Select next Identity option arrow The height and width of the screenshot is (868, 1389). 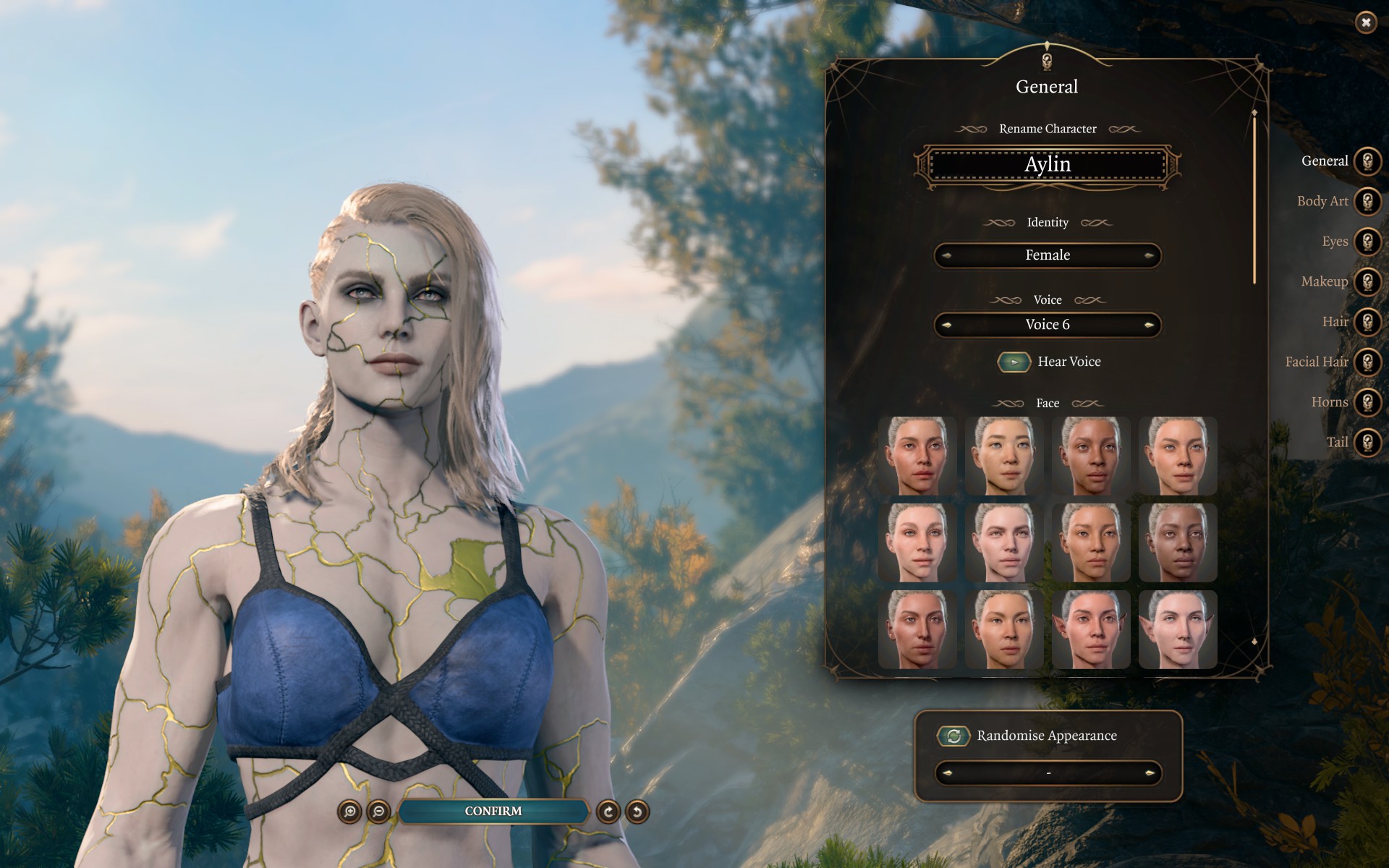click(1149, 255)
